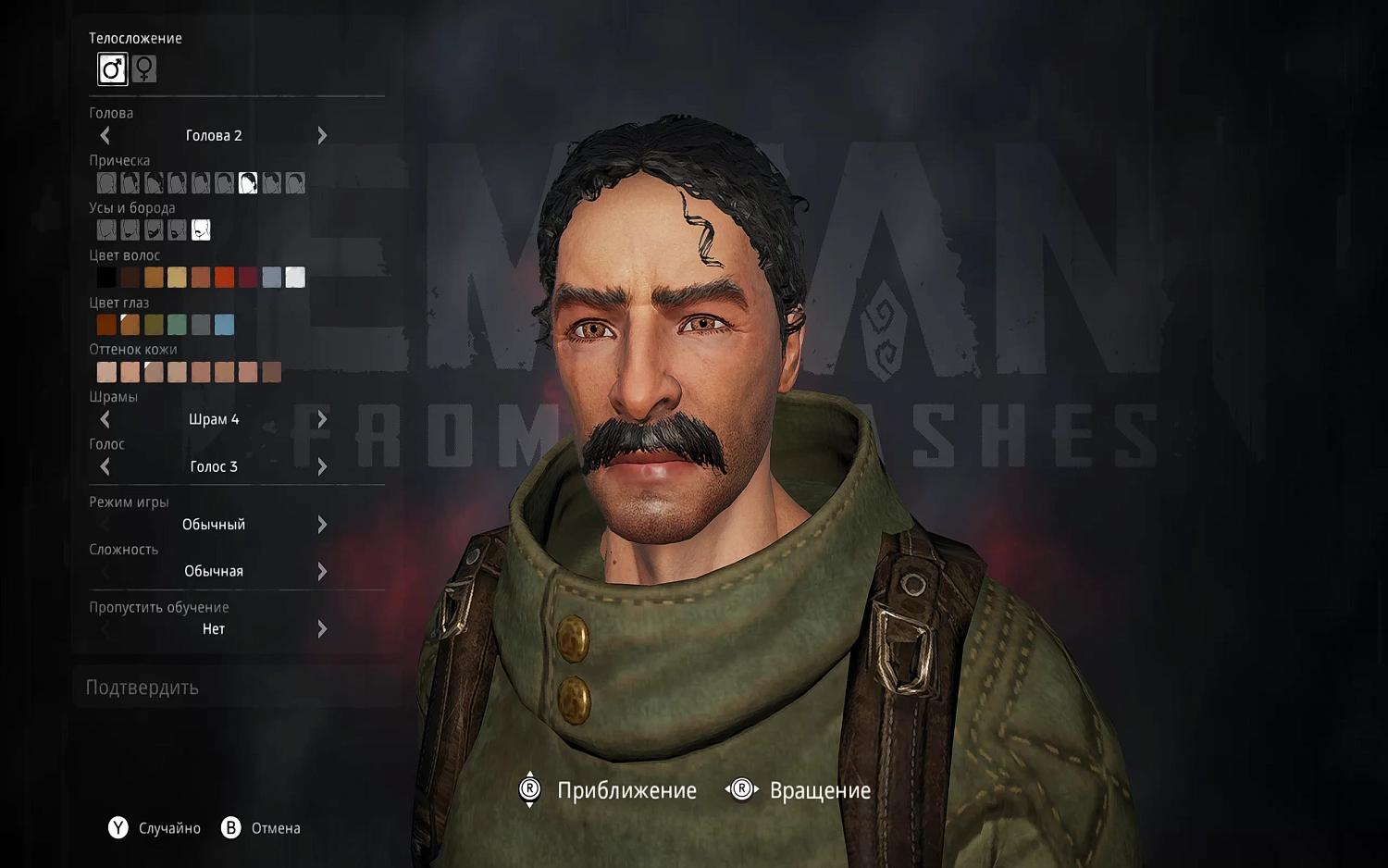Click the right-stick Приближение zoom icon

click(x=529, y=789)
